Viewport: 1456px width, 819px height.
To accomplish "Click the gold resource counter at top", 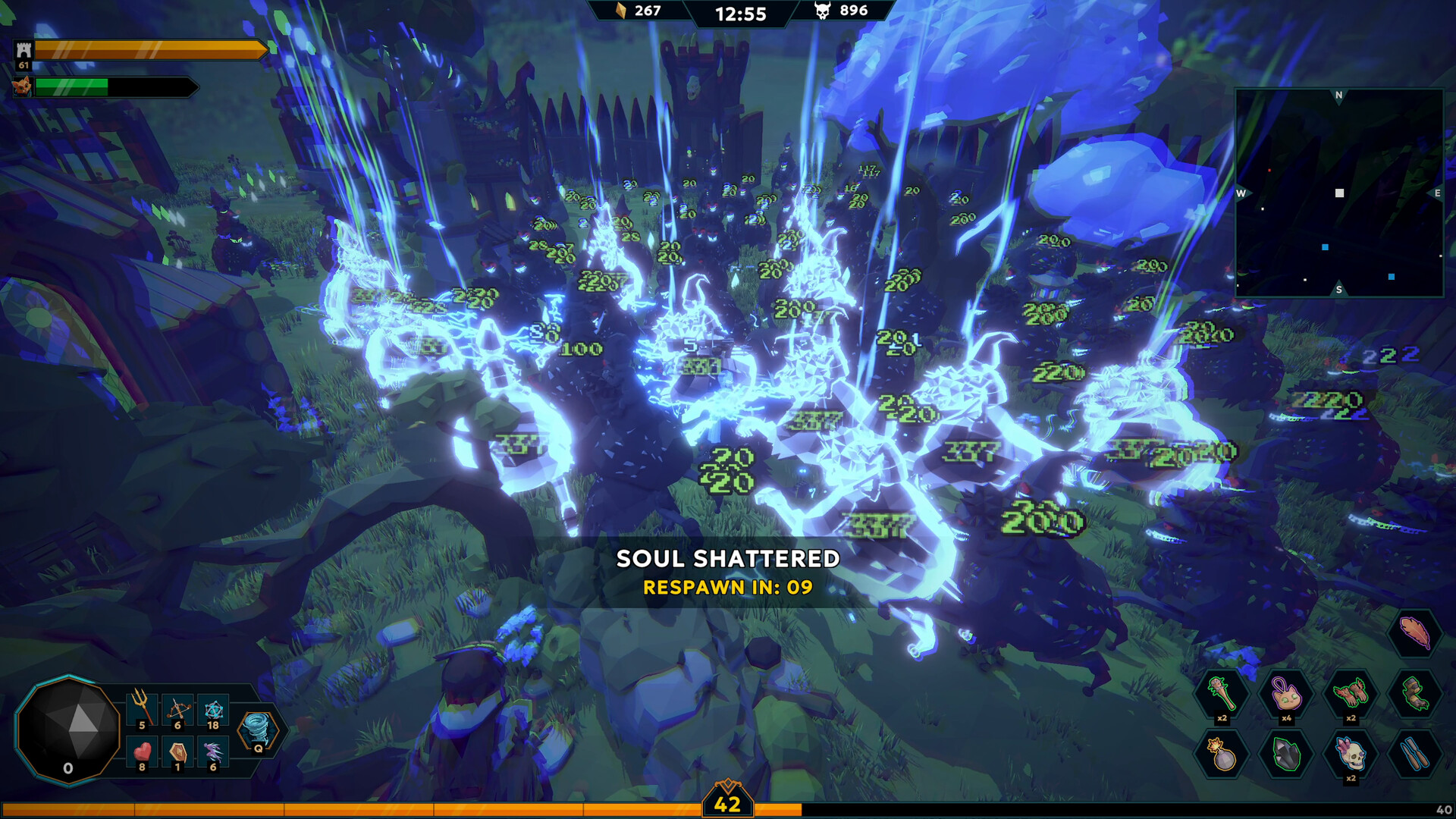I will pyautogui.click(x=637, y=11).
